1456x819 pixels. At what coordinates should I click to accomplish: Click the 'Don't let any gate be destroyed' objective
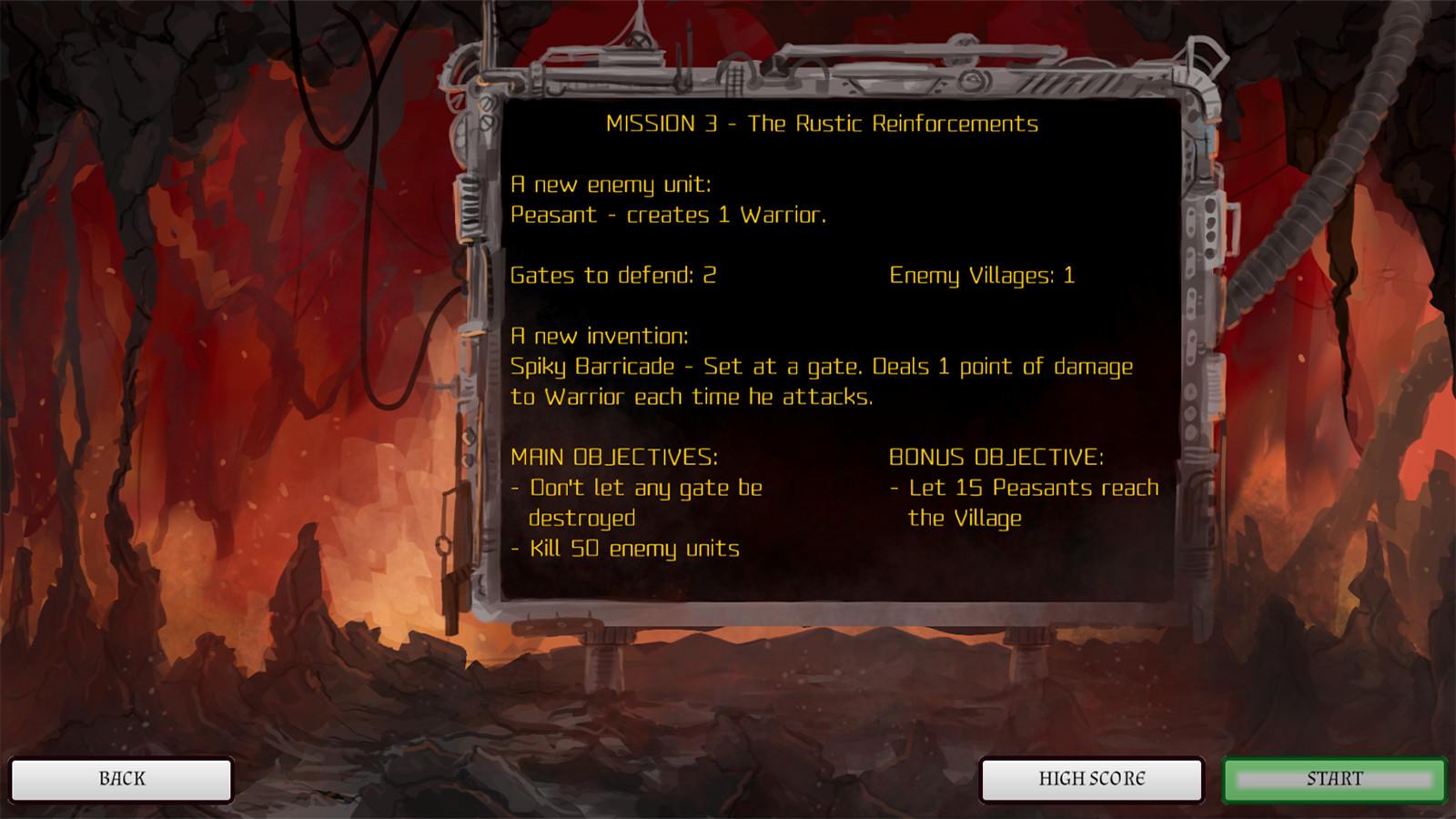point(637,501)
